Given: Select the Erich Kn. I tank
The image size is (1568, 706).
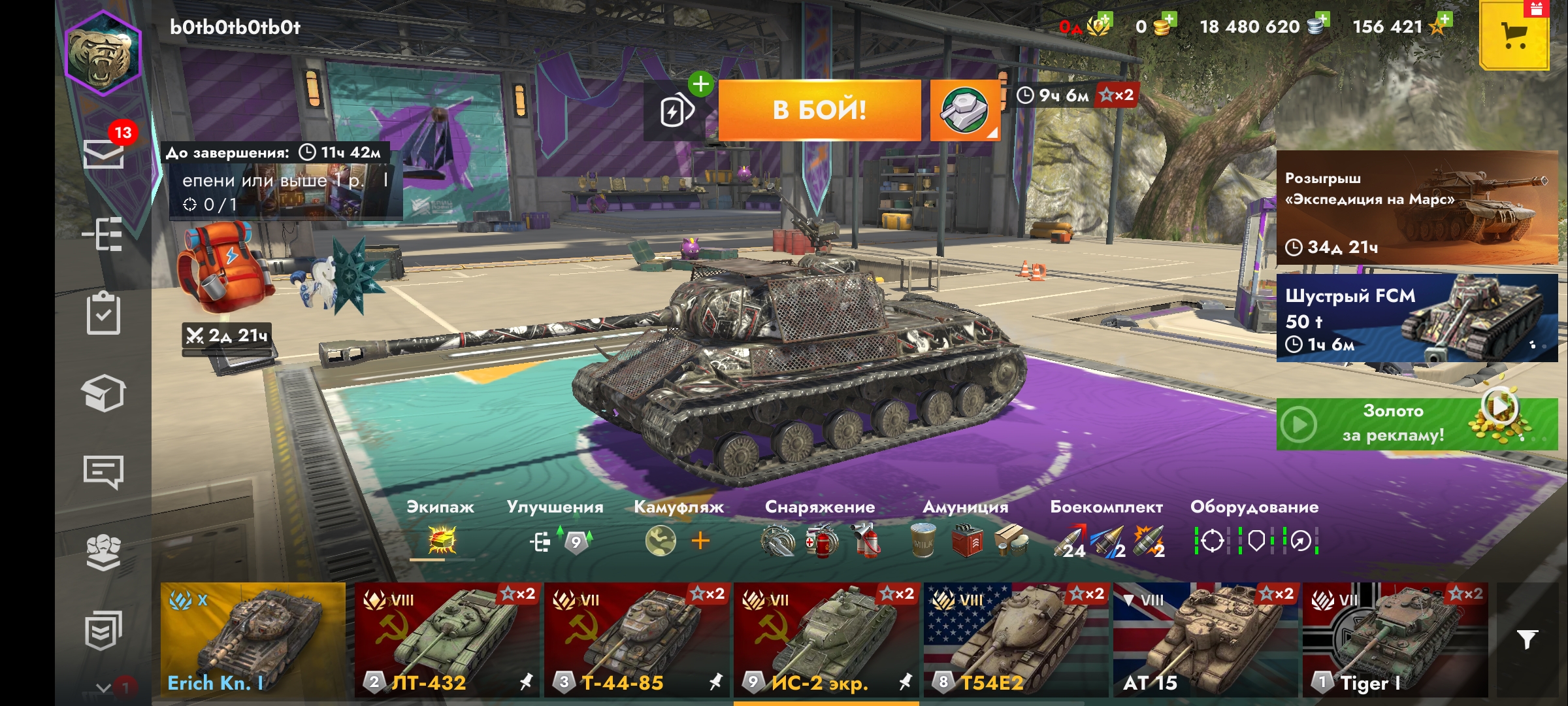Looking at the screenshot, I should click(253, 639).
